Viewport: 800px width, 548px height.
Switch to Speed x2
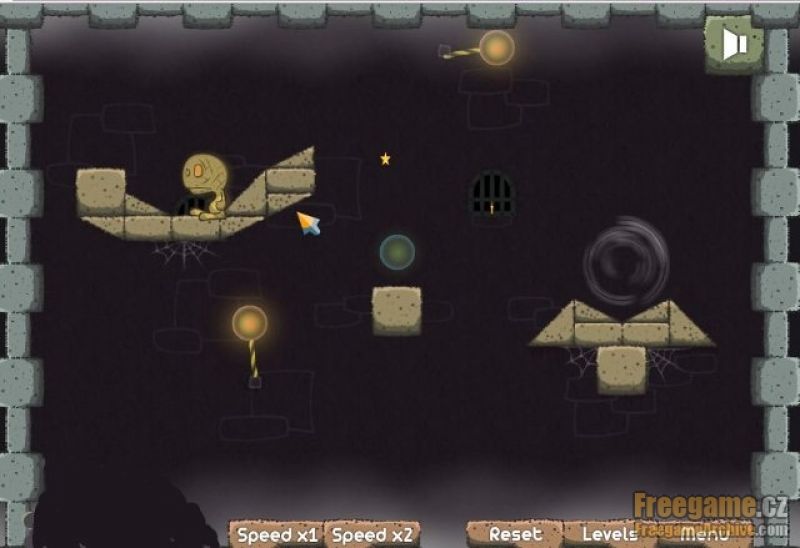[372, 535]
